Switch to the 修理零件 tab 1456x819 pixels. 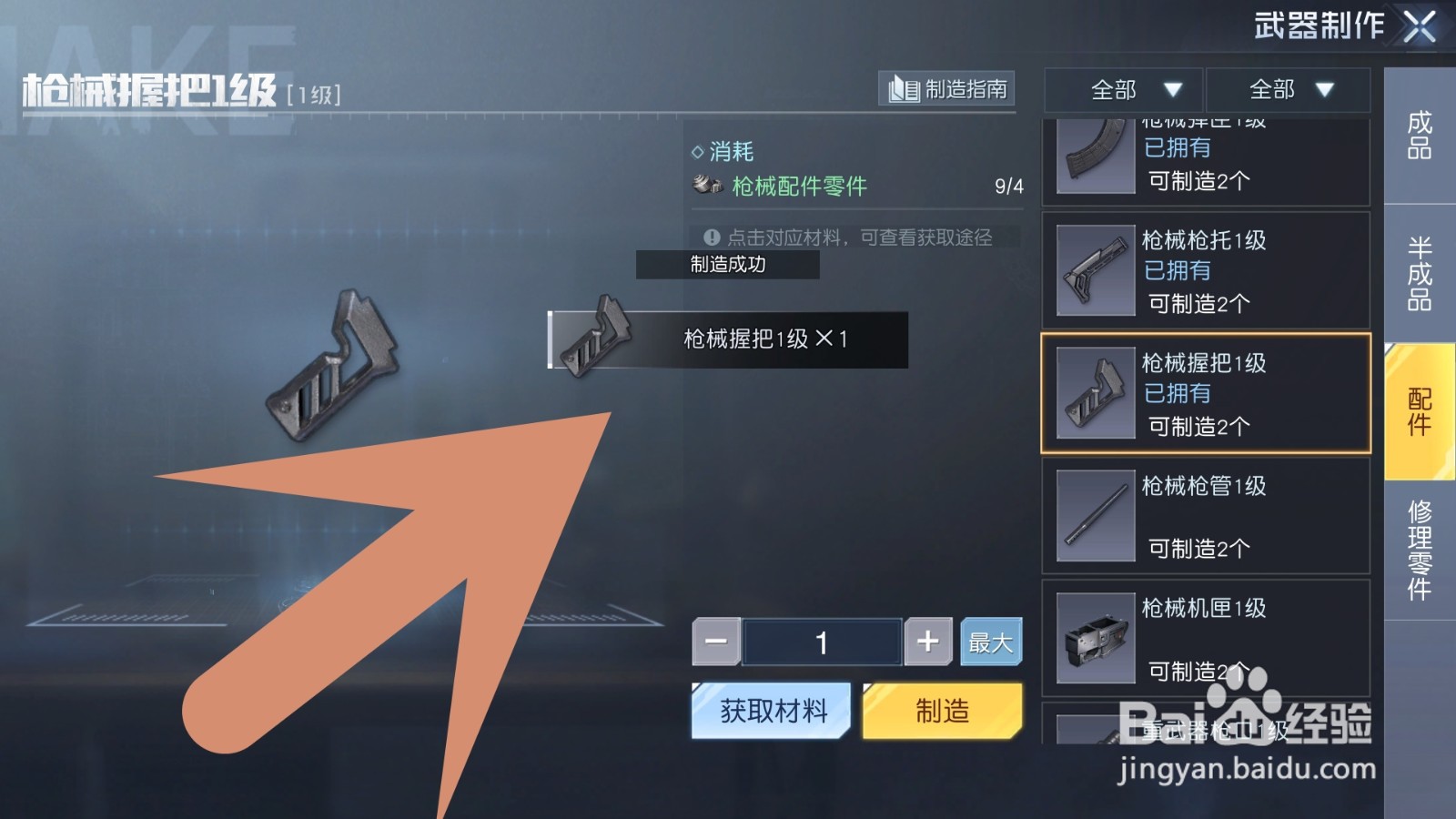click(x=1420, y=546)
